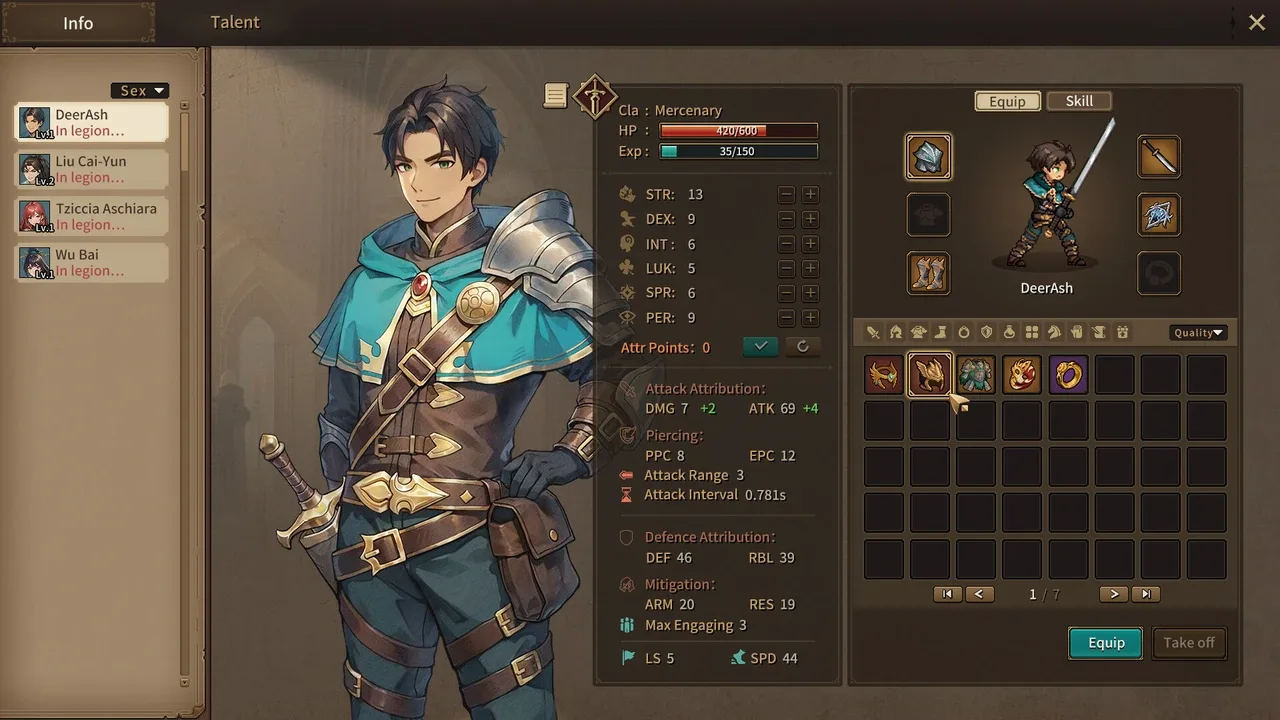The image size is (1280, 720).
Task: Select the boots filter icon
Action: tap(941, 332)
